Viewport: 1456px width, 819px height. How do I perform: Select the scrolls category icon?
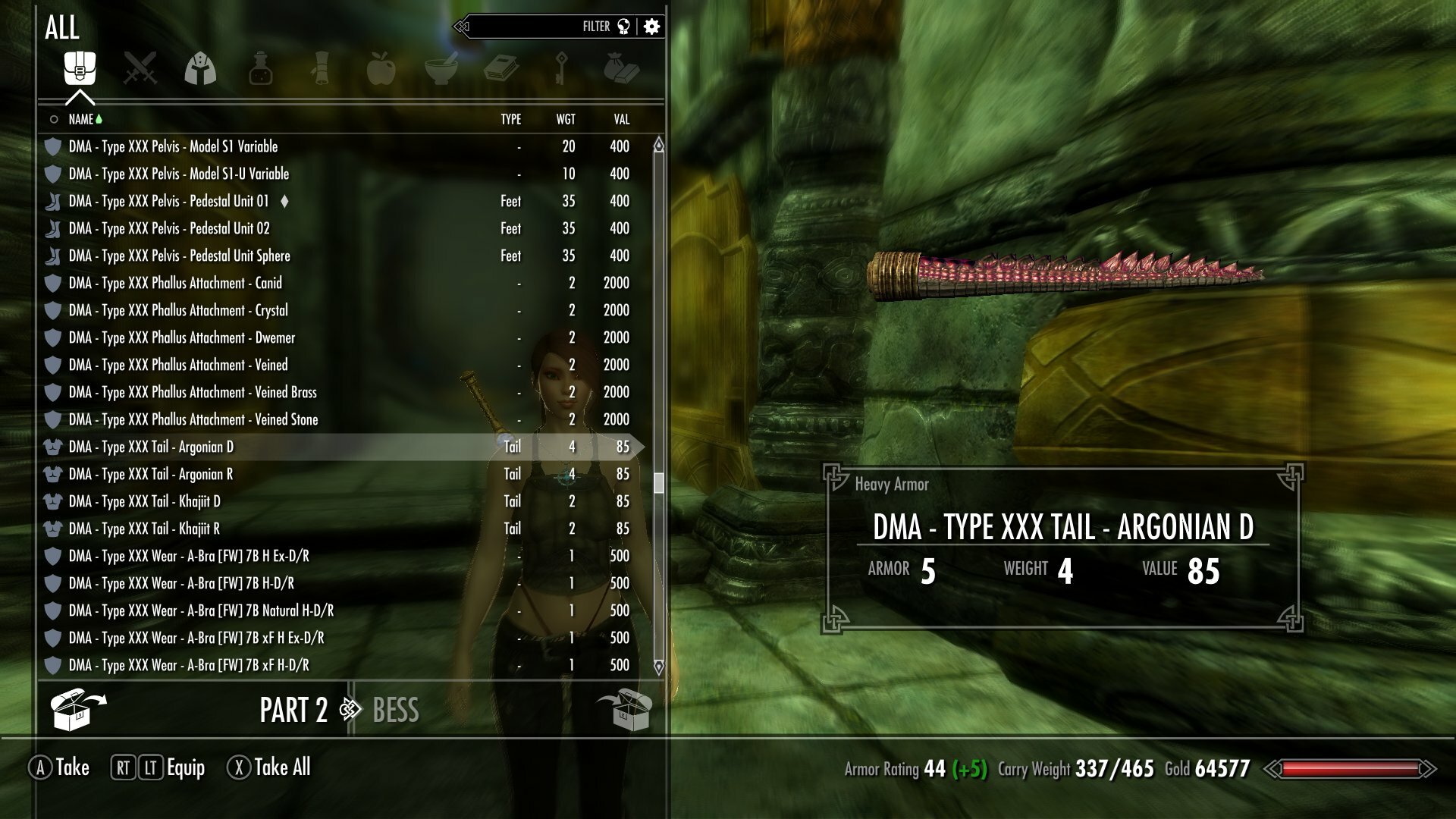pos(321,68)
